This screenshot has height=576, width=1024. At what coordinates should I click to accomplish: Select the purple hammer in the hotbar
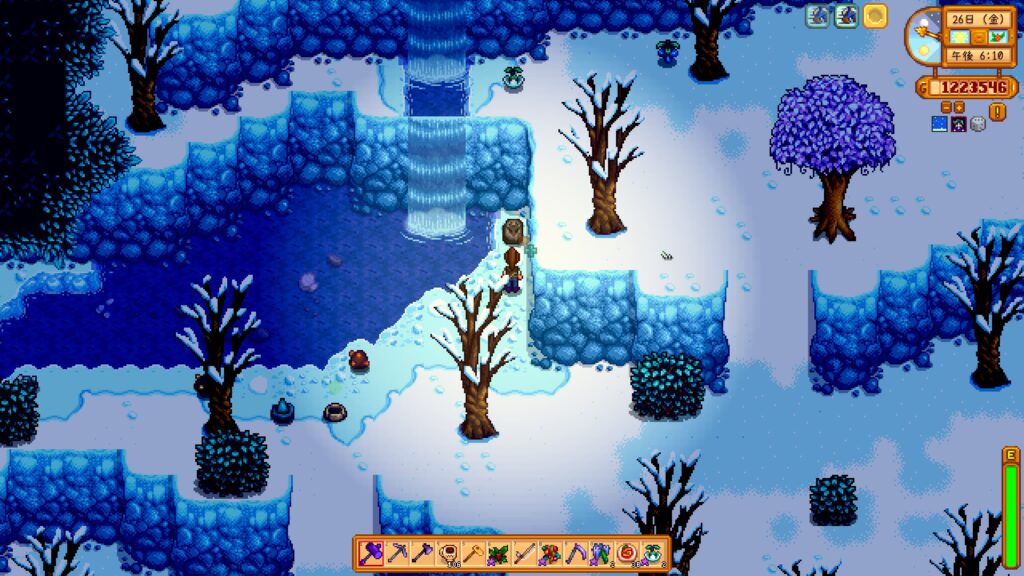pyautogui.click(x=370, y=552)
